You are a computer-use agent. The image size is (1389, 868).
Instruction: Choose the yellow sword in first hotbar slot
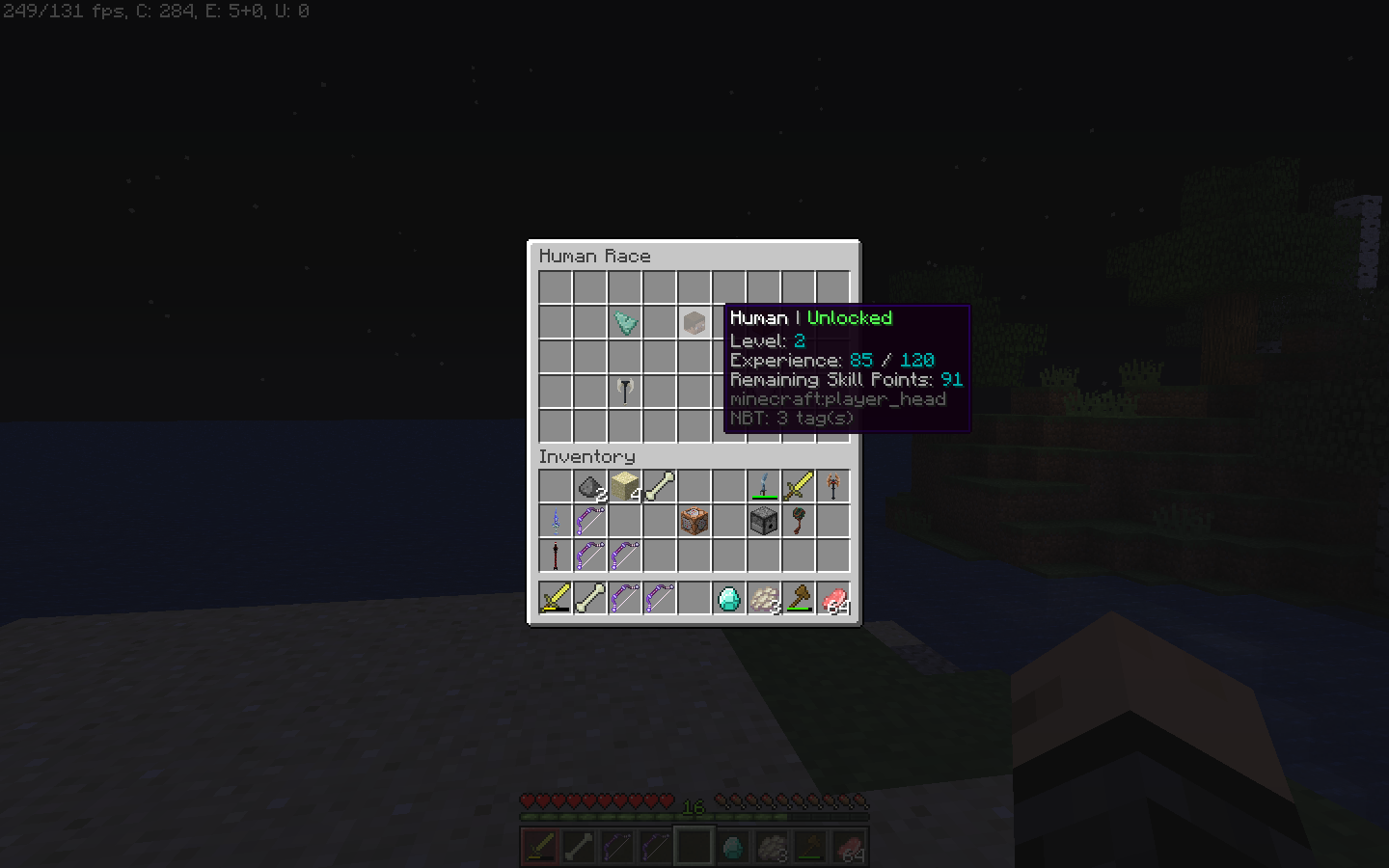[x=556, y=599]
